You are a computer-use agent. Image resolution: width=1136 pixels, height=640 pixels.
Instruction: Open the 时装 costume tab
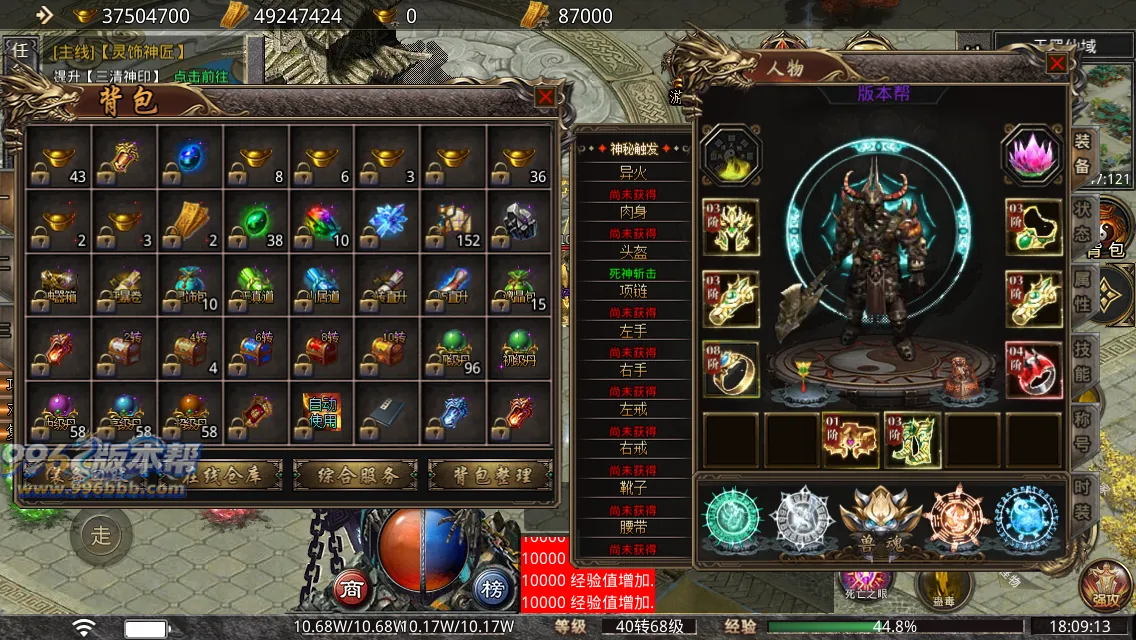click(x=1082, y=497)
